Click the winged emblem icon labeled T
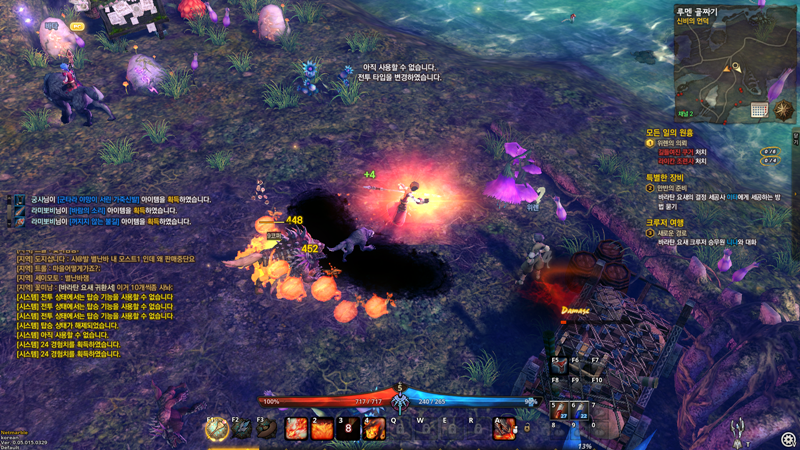 pyautogui.click(x=738, y=431)
